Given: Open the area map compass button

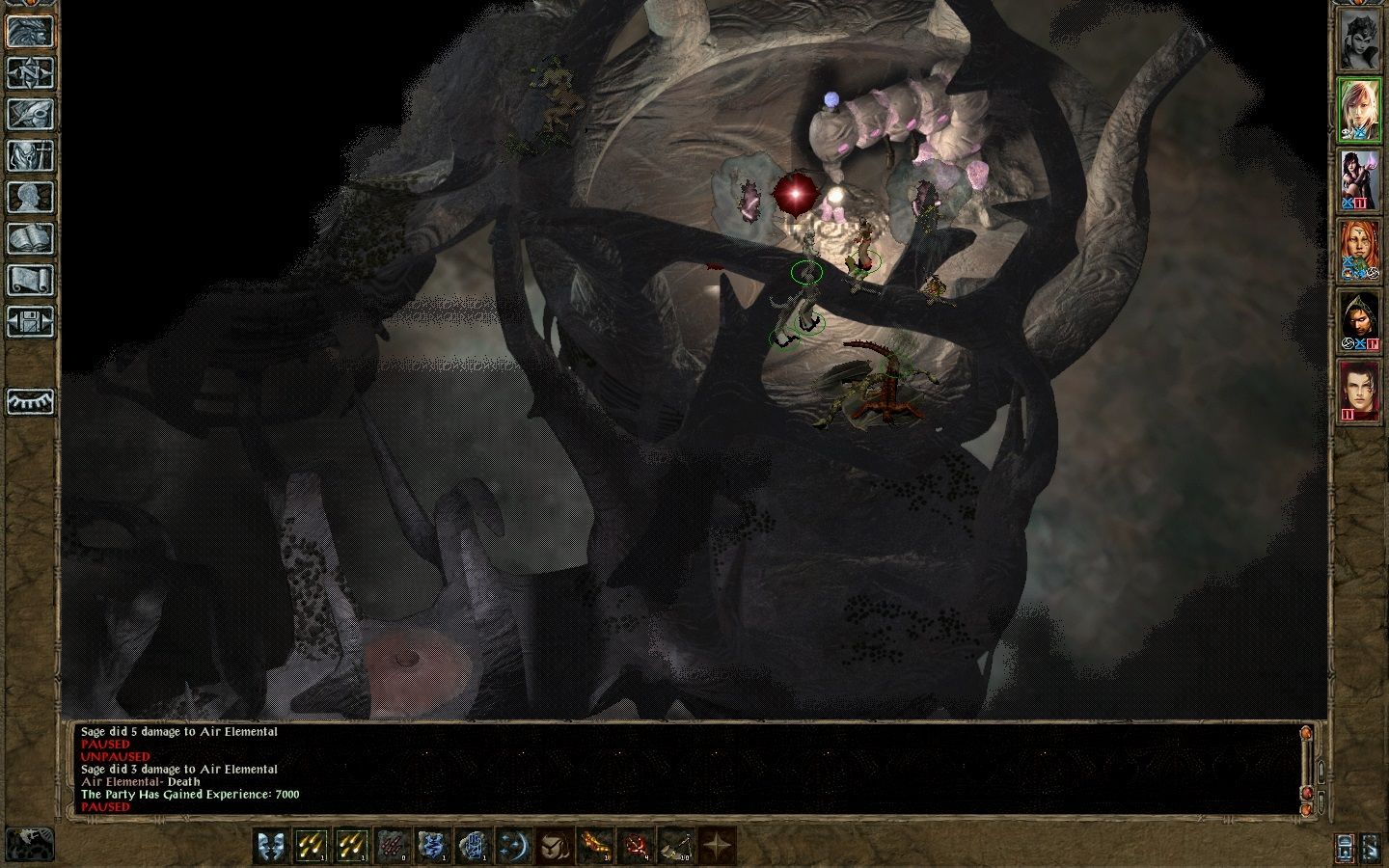Looking at the screenshot, I should click(30, 72).
